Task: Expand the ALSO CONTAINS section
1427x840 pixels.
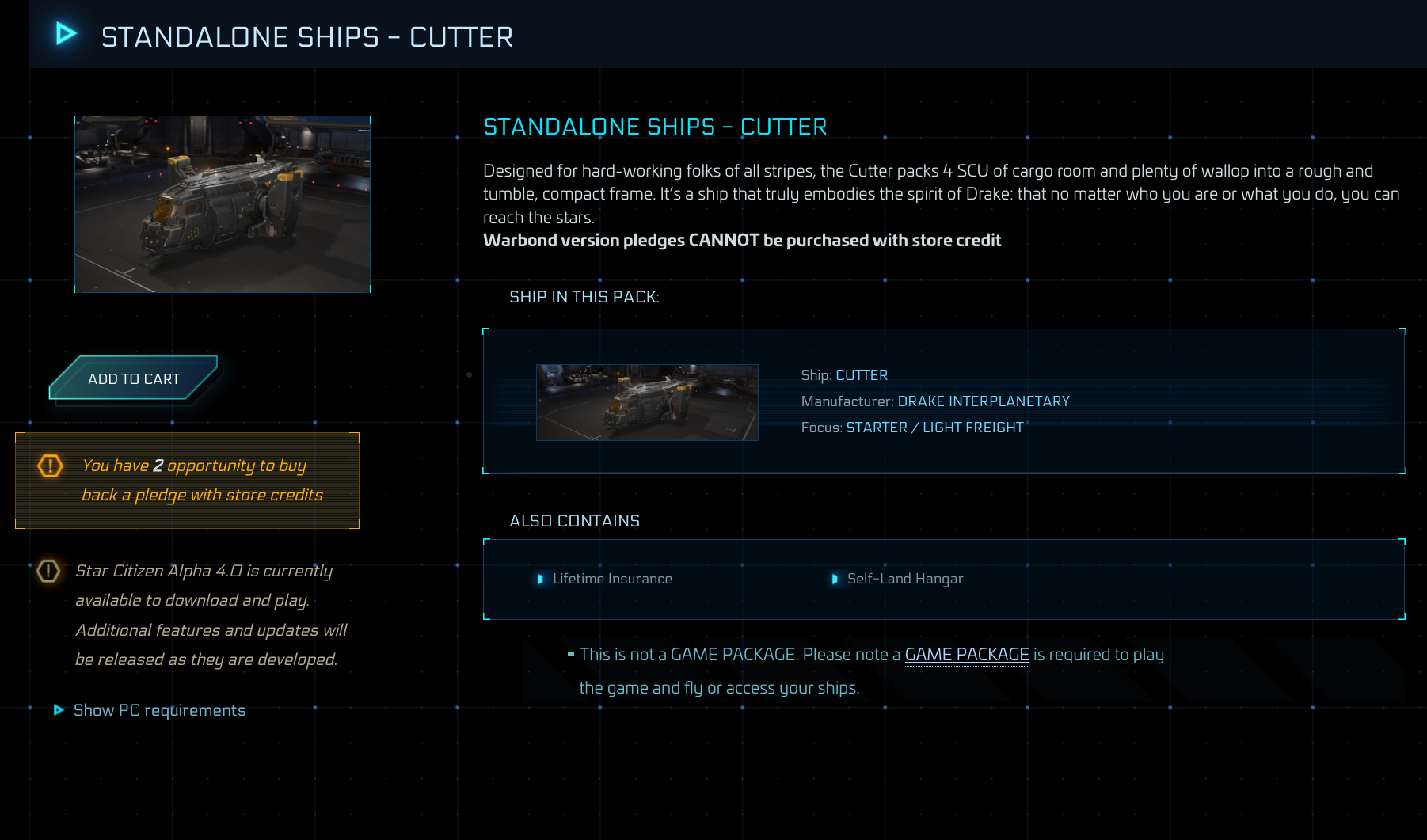Action: 575,520
